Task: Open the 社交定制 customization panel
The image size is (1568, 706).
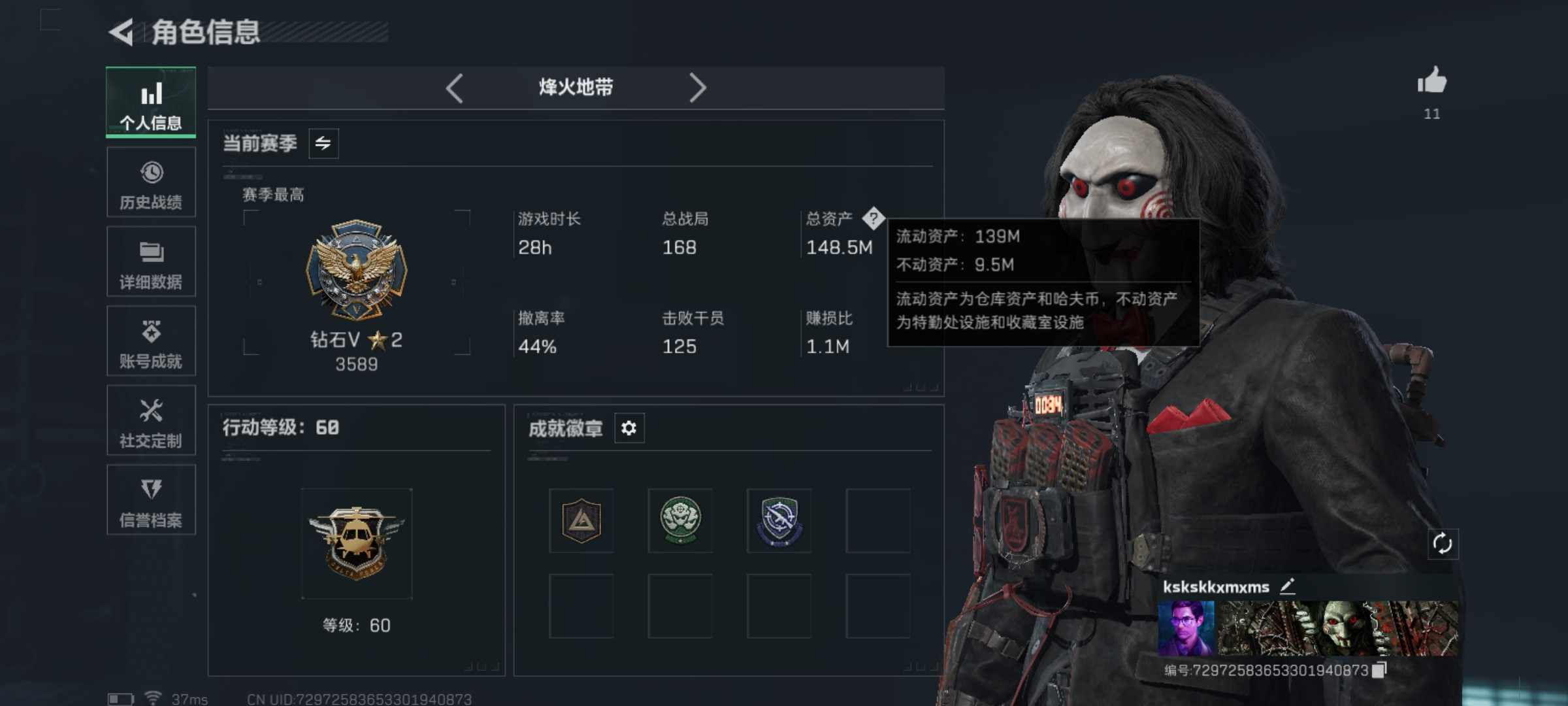Action: 151,420
